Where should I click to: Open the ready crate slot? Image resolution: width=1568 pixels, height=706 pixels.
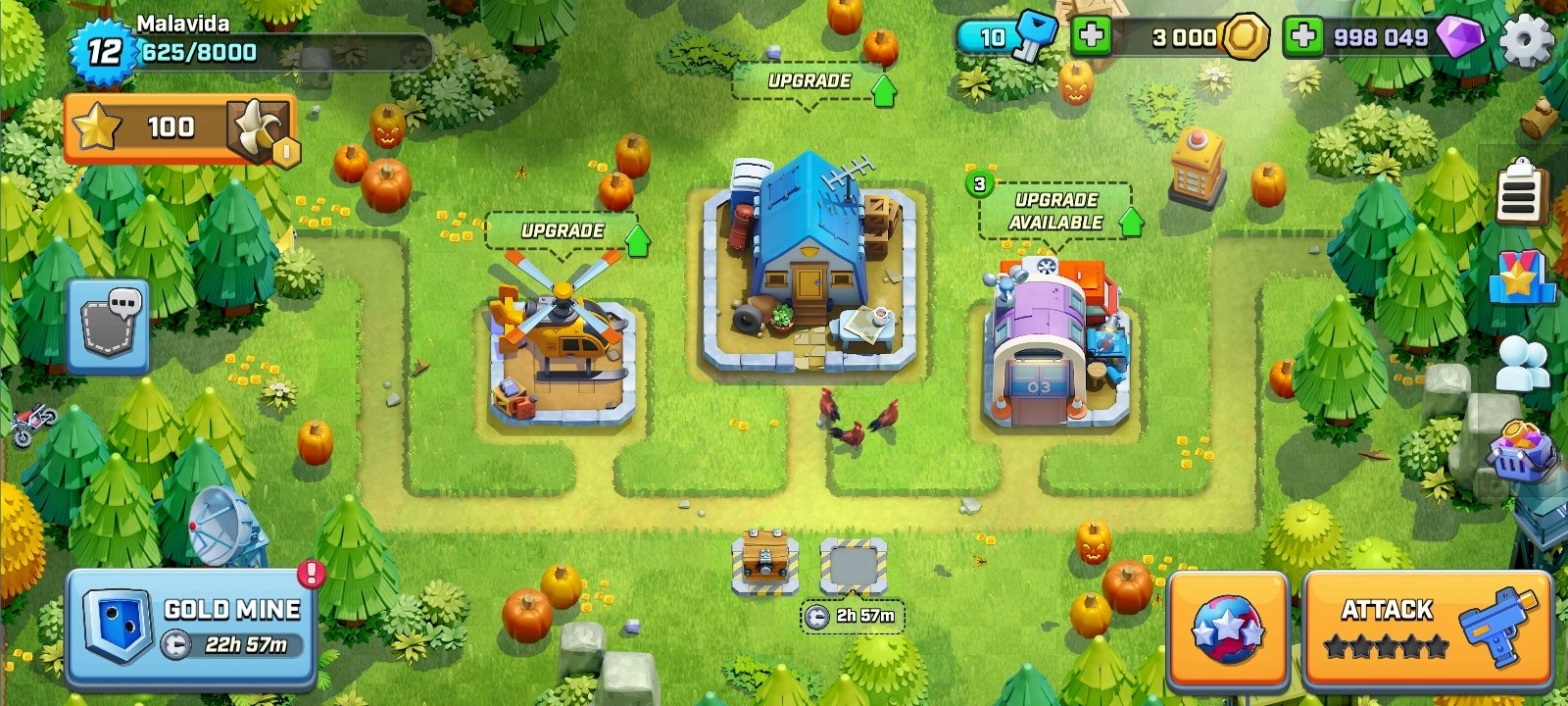tap(764, 563)
